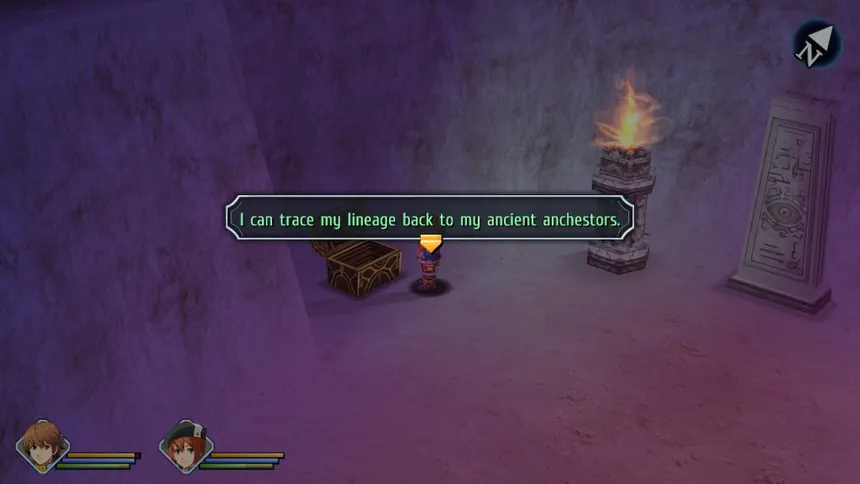Advance the lineage dialogue speech bubble
860x484 pixels.
430,217
